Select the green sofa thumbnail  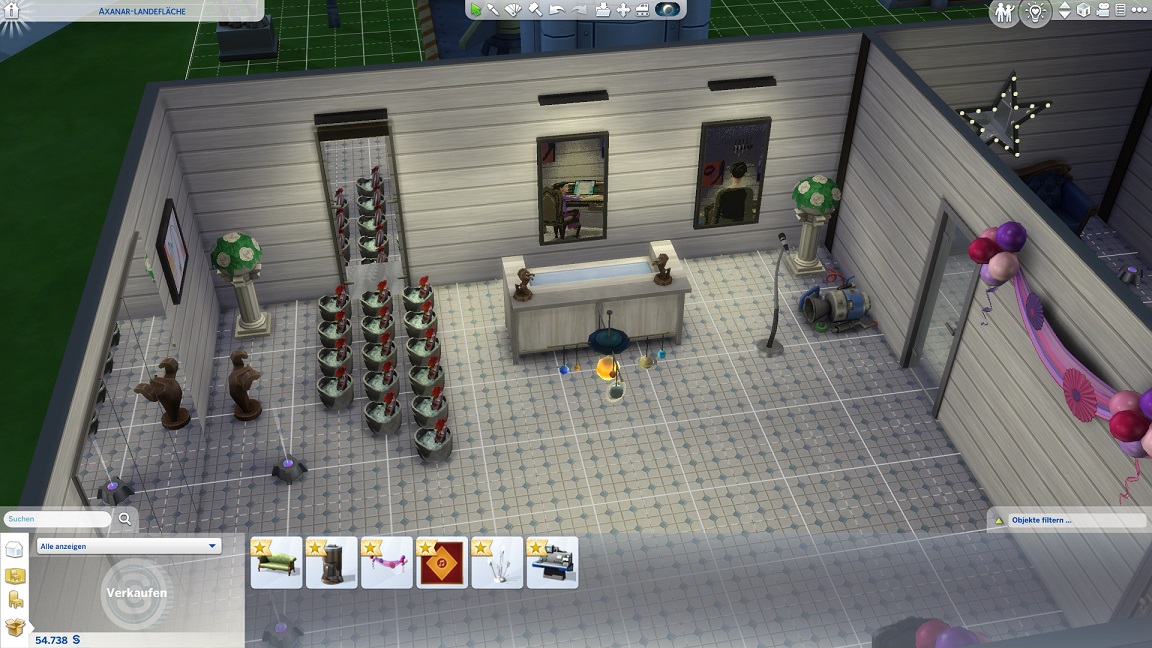point(276,563)
